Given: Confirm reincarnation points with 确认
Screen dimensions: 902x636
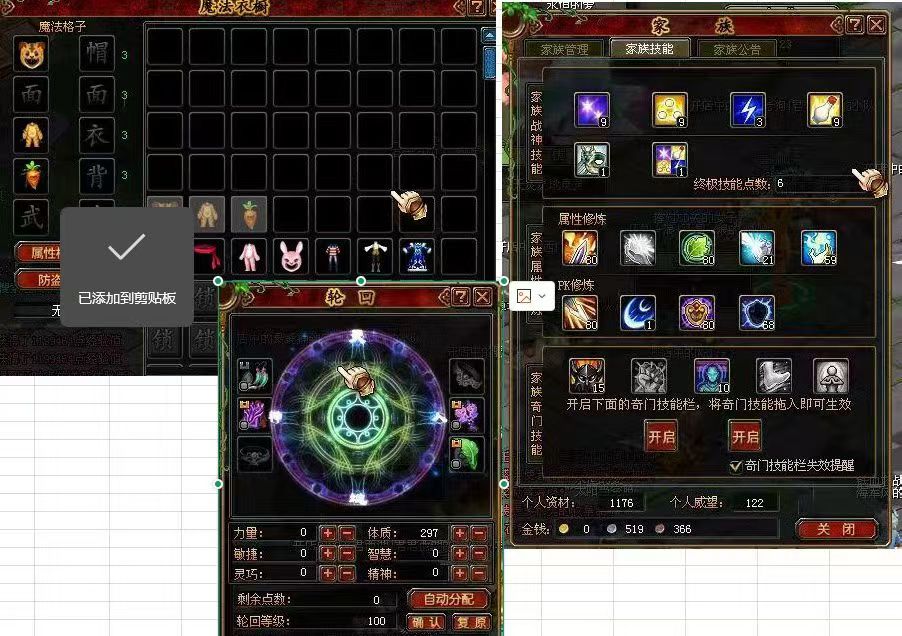Looking at the screenshot, I should click(427, 621).
